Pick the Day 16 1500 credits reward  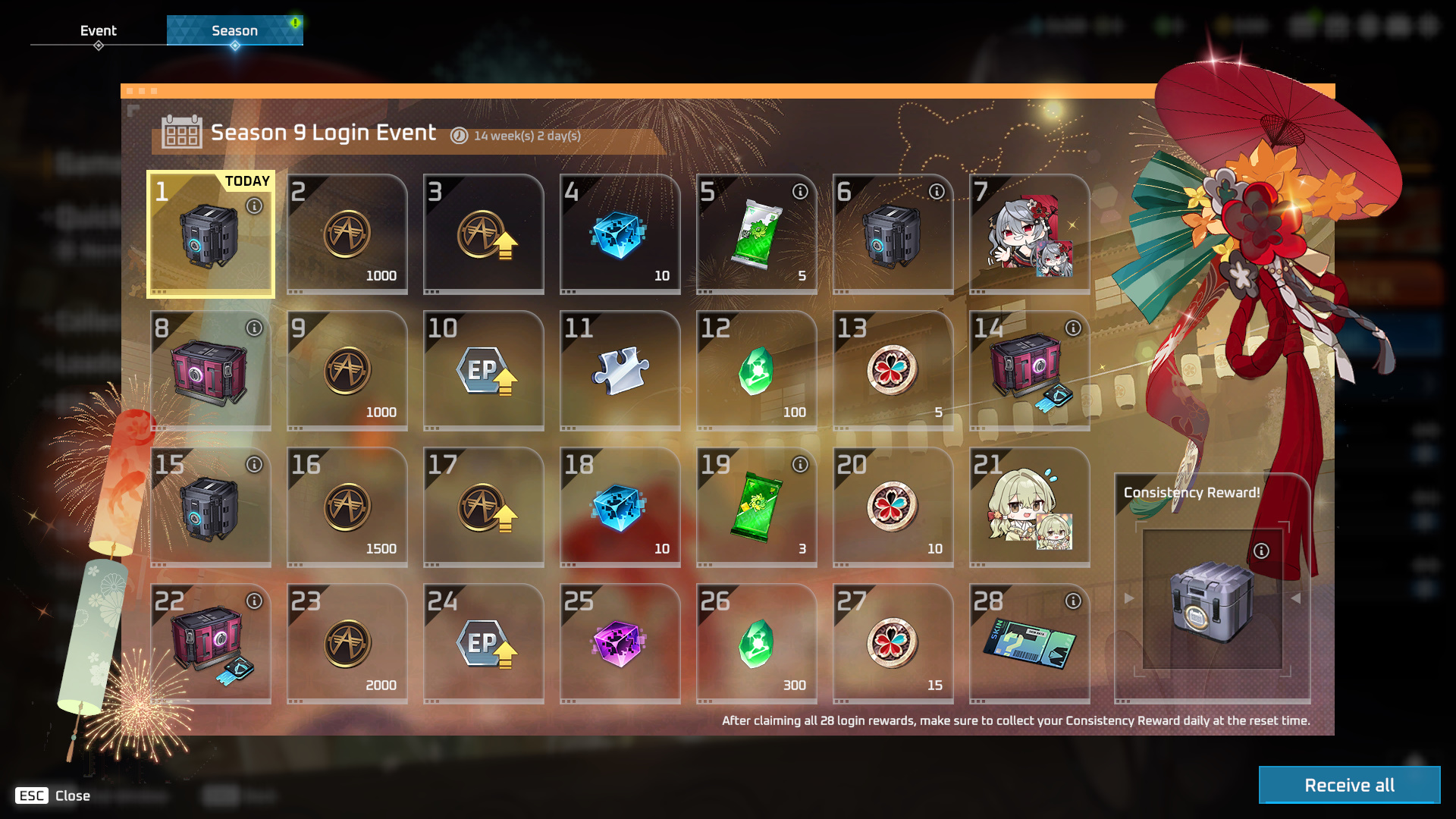pos(347,508)
